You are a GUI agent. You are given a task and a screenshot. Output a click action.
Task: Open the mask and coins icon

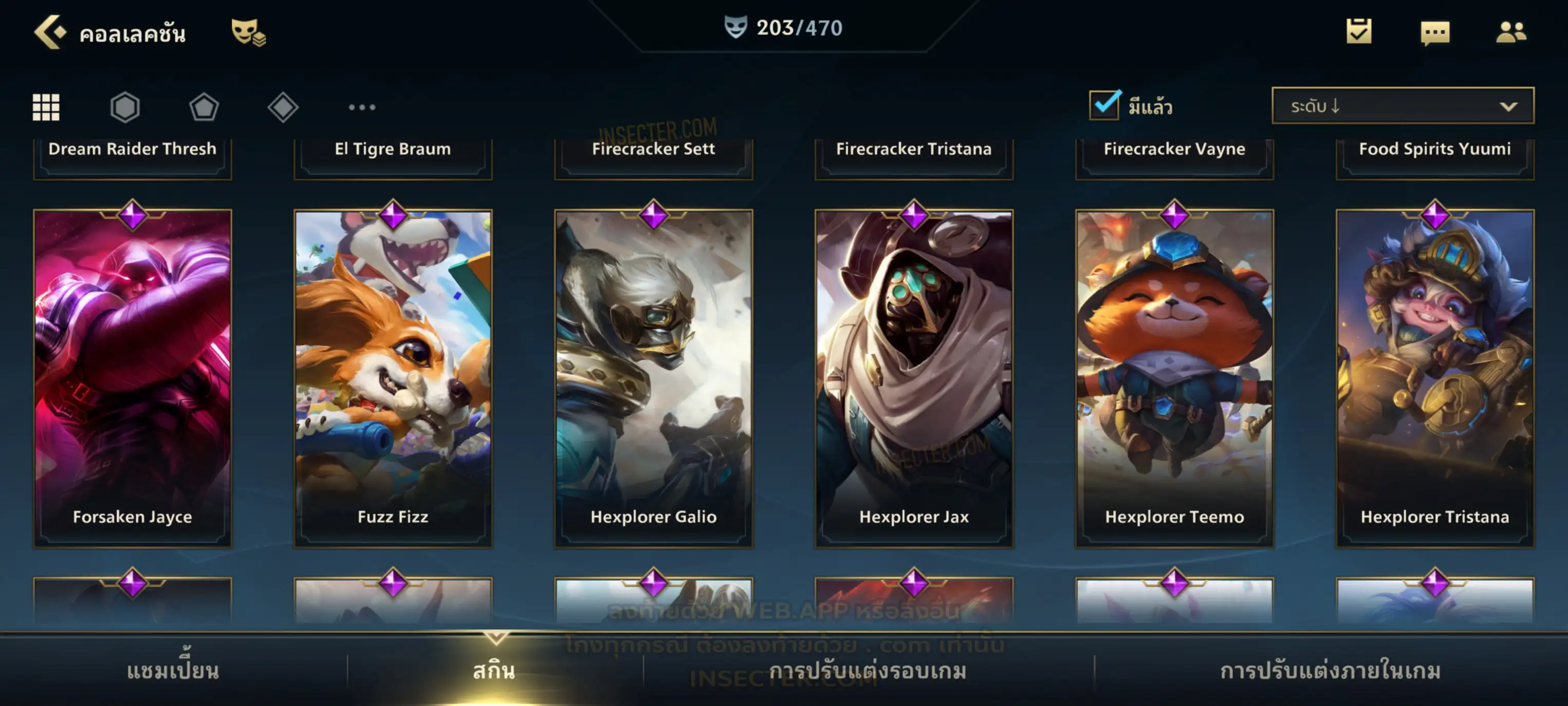tap(248, 32)
